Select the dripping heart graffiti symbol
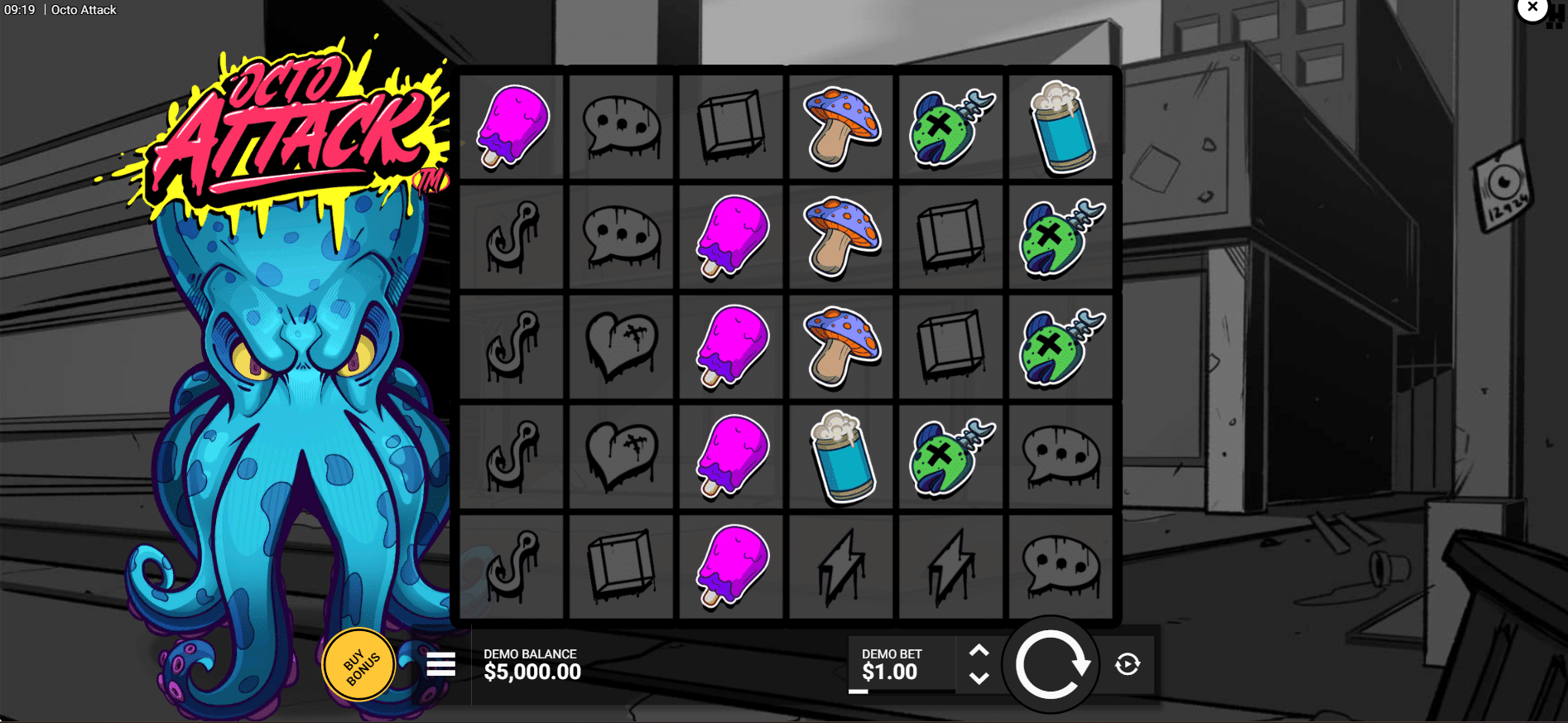The image size is (1568, 723). point(620,346)
